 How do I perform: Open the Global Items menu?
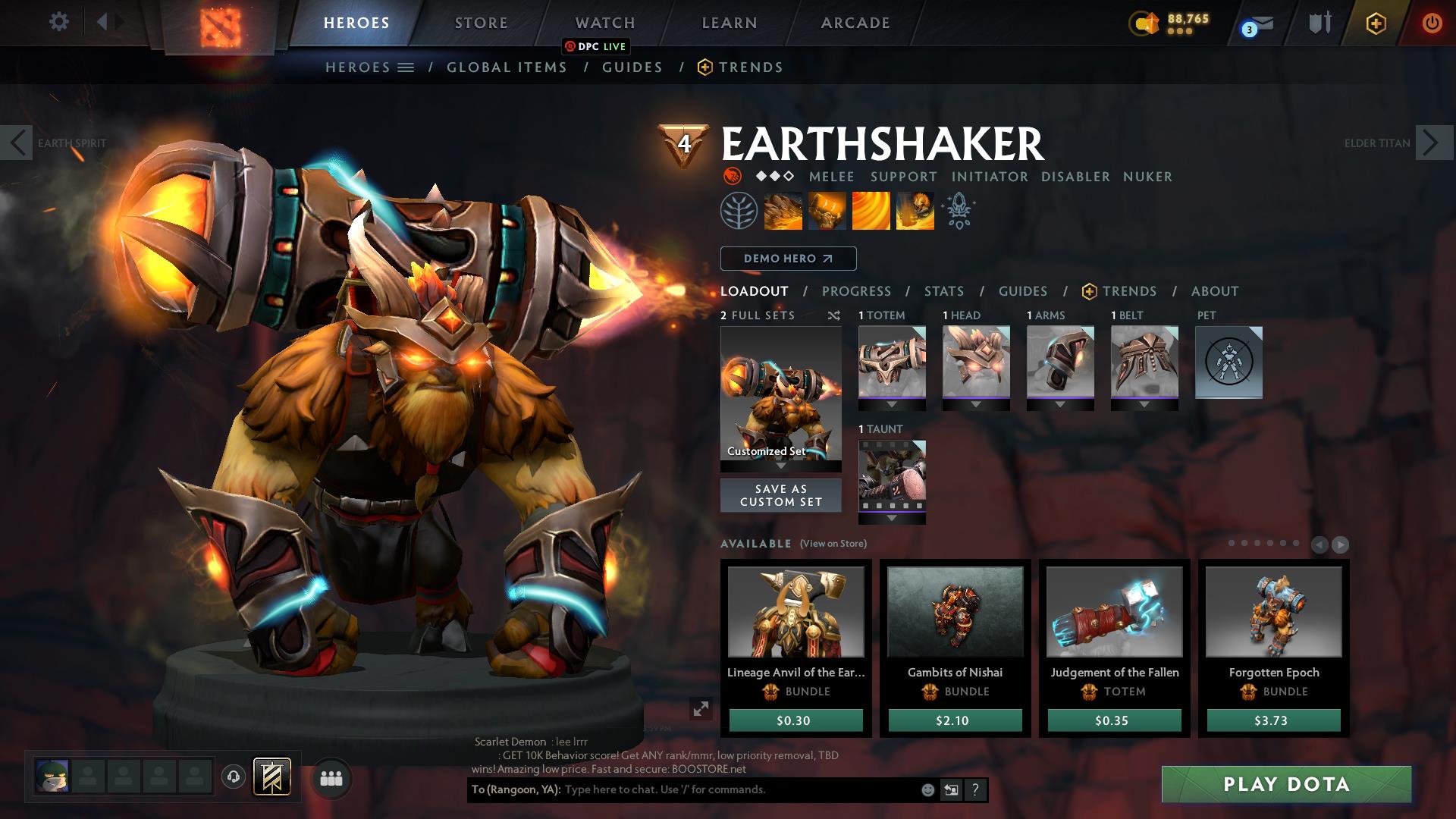(x=507, y=67)
